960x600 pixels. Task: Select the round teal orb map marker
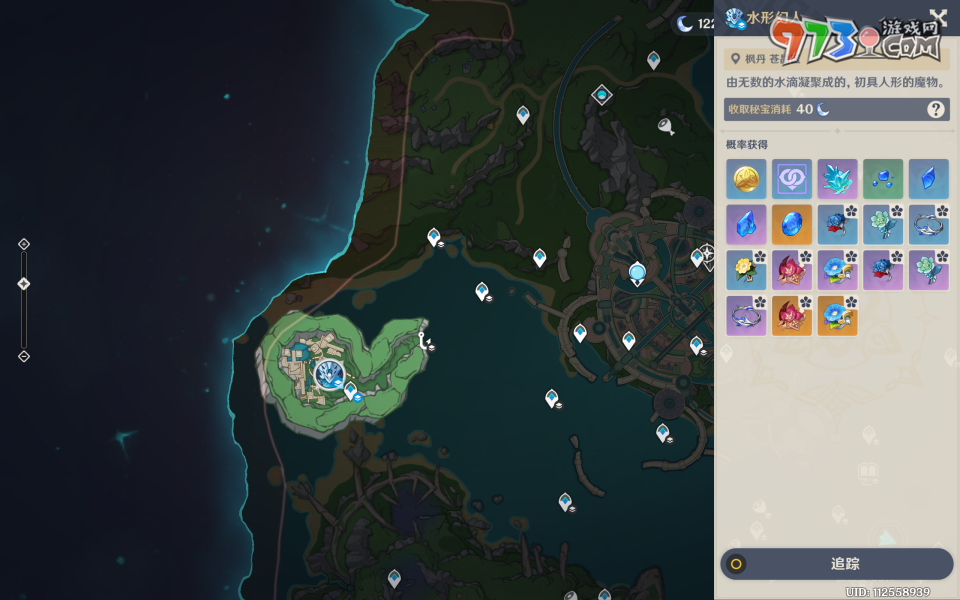click(637, 272)
